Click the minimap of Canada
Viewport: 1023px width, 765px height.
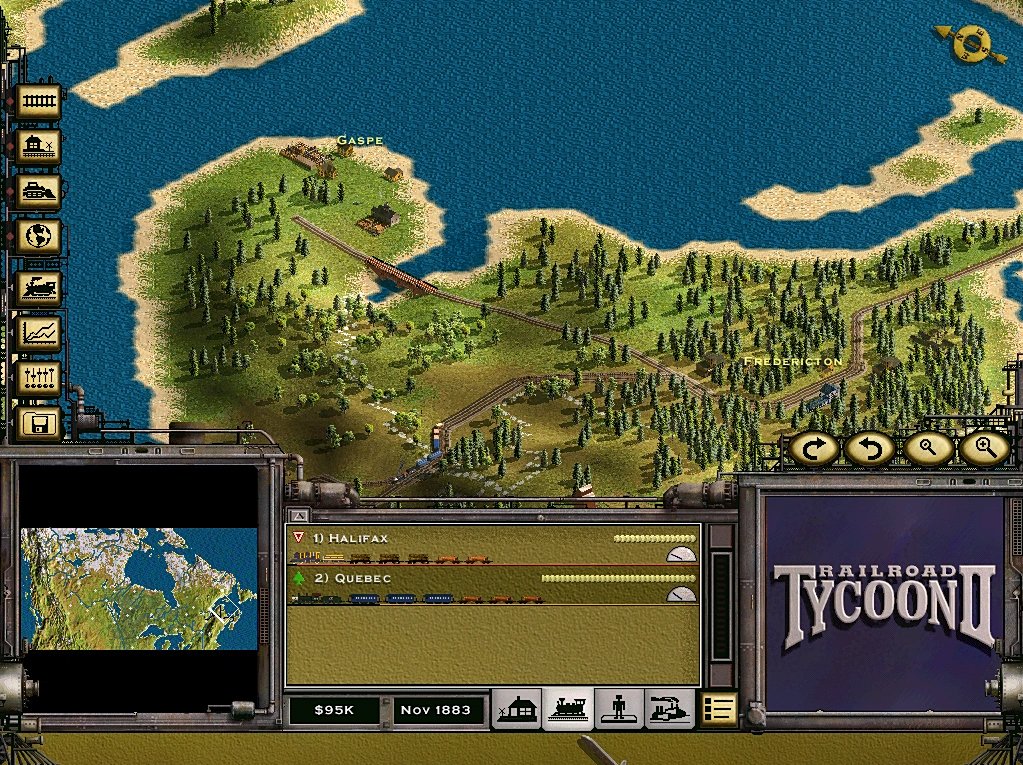tap(139, 589)
